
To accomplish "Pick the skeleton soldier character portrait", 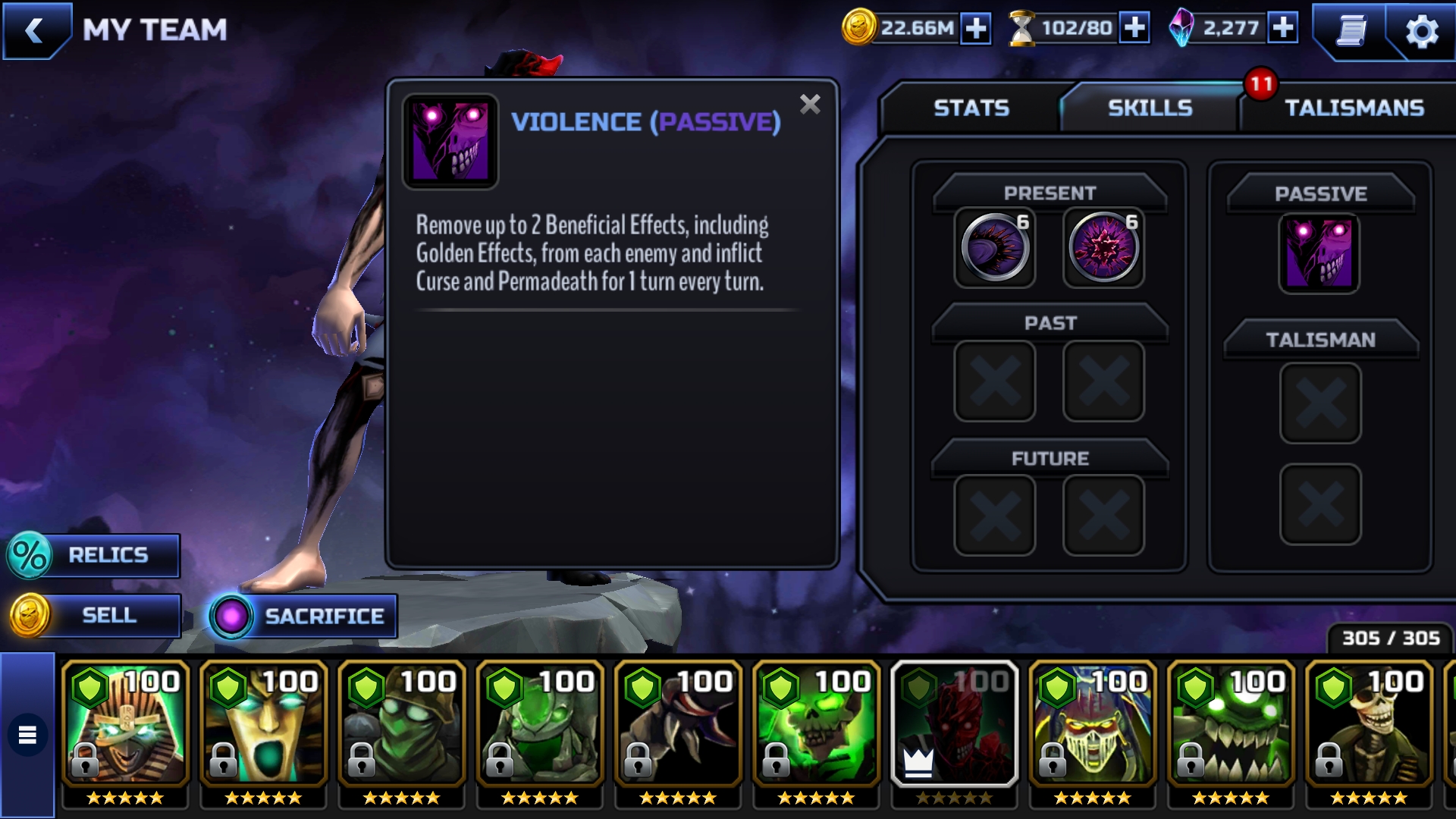I will tap(1369, 724).
